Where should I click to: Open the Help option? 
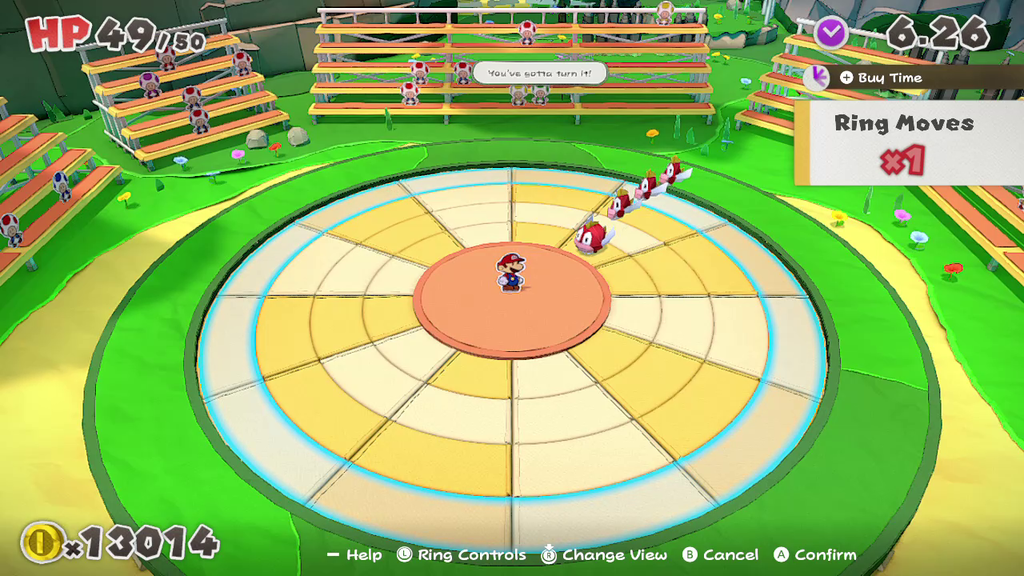(x=354, y=555)
